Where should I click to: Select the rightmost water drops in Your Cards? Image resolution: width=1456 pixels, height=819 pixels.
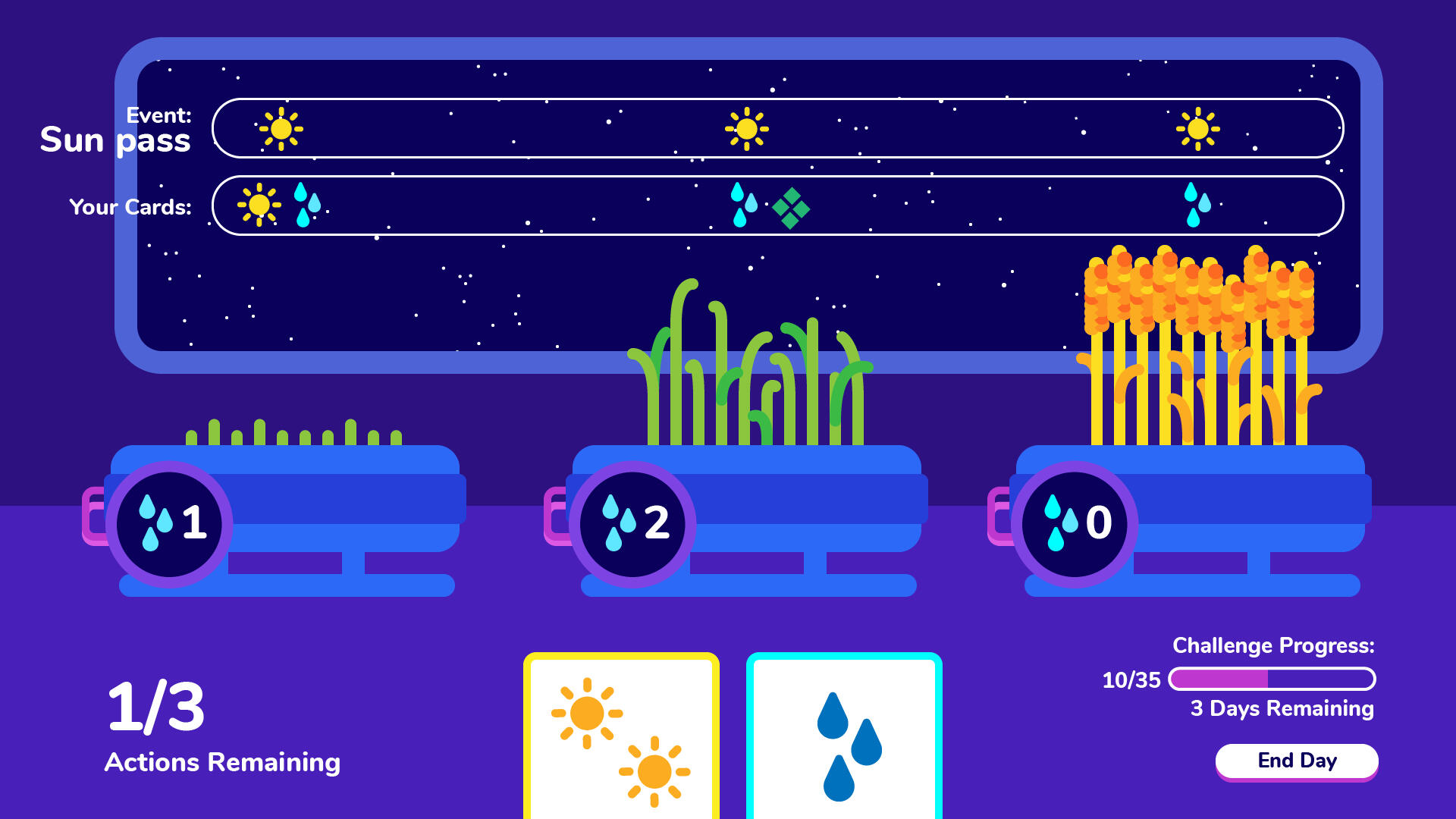(x=1198, y=205)
